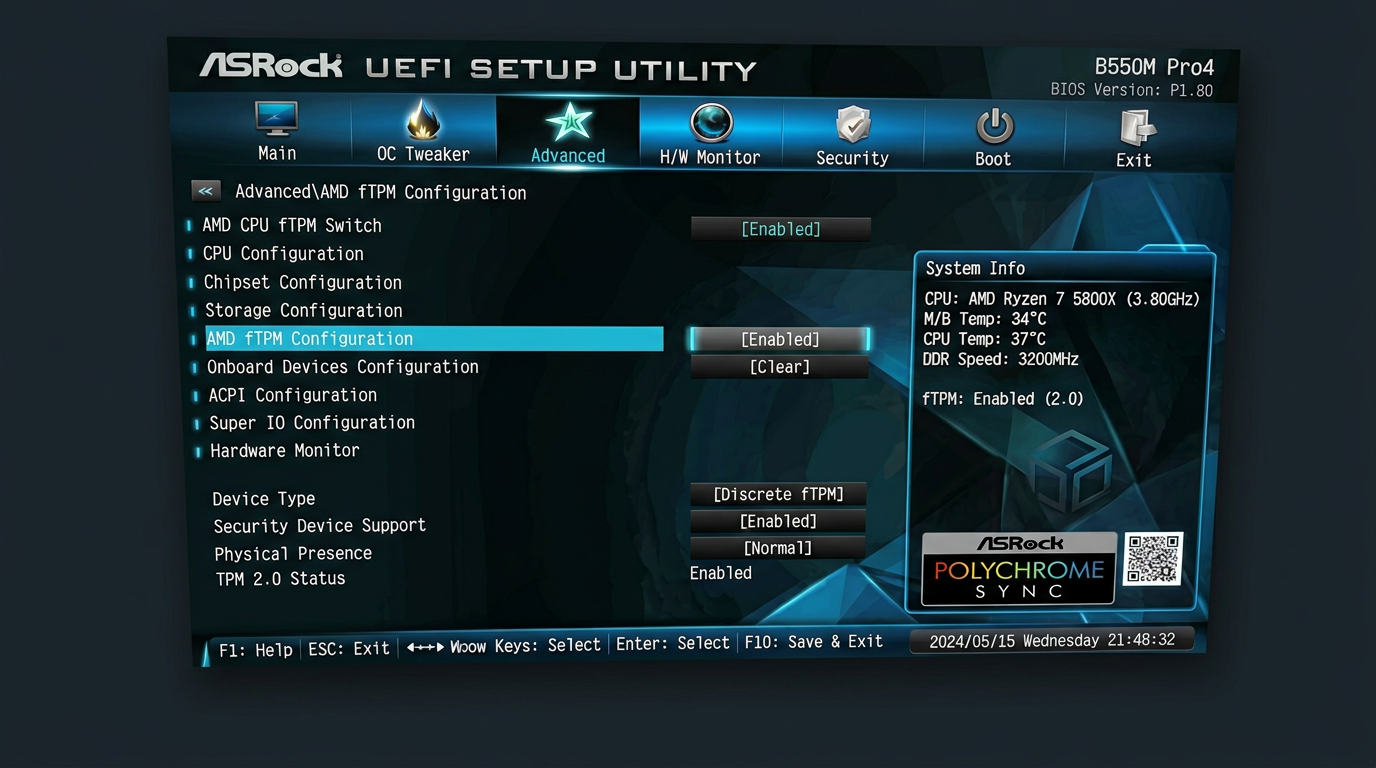
Task: Select the Advanced star icon
Action: click(567, 120)
